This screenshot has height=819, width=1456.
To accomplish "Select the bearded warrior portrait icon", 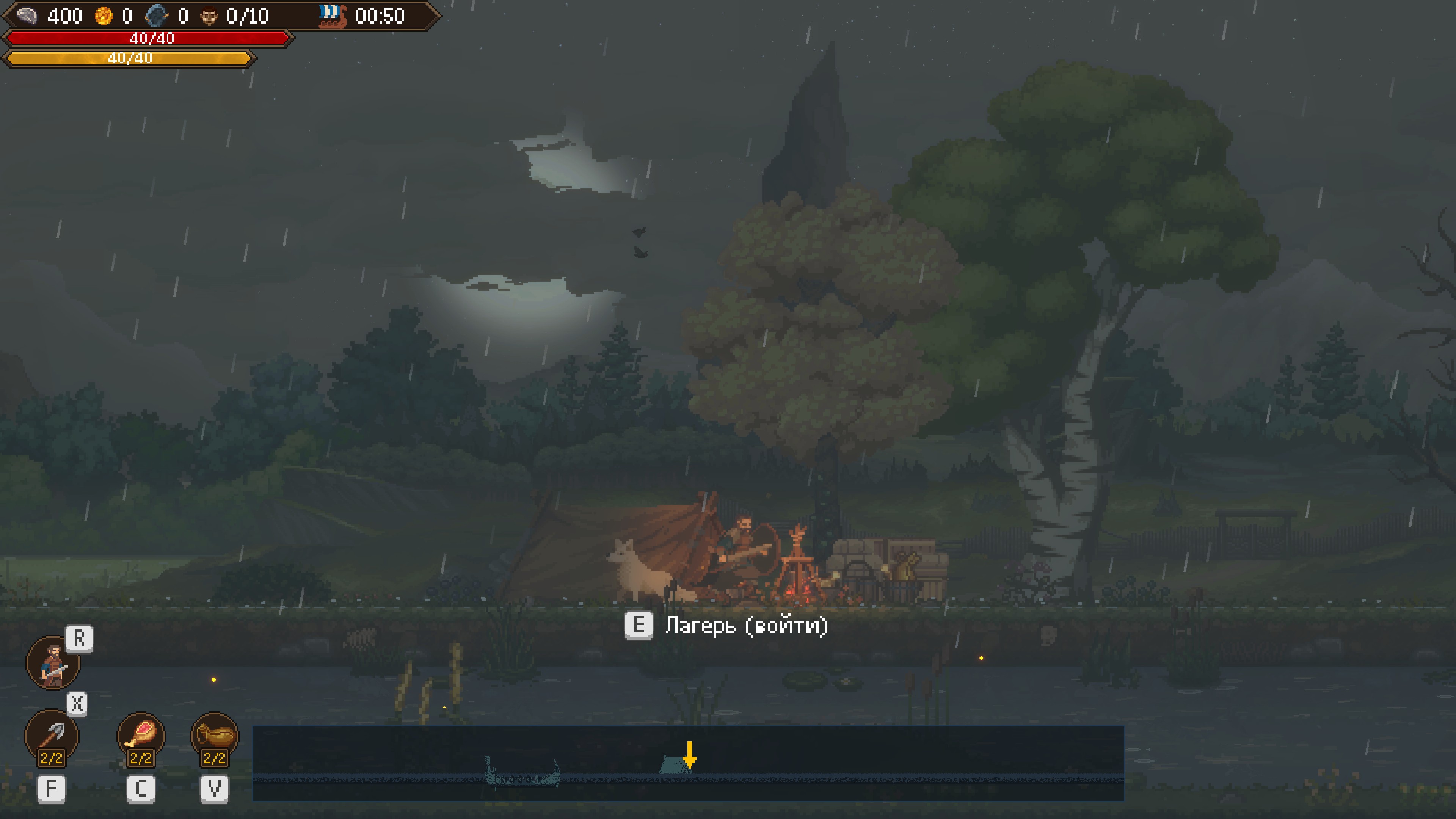I will (53, 662).
